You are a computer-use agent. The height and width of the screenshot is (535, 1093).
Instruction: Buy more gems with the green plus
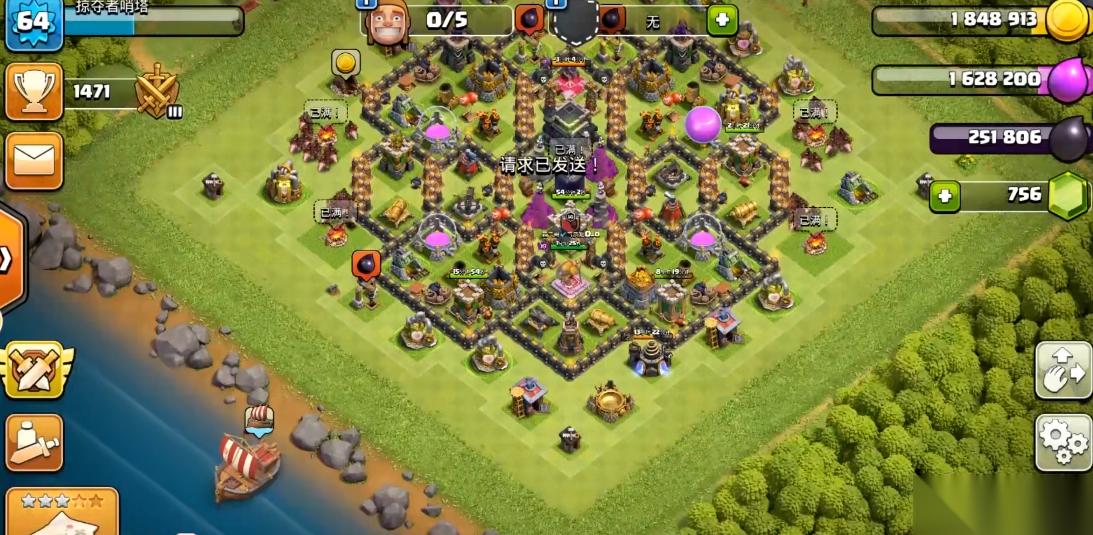pos(944,196)
